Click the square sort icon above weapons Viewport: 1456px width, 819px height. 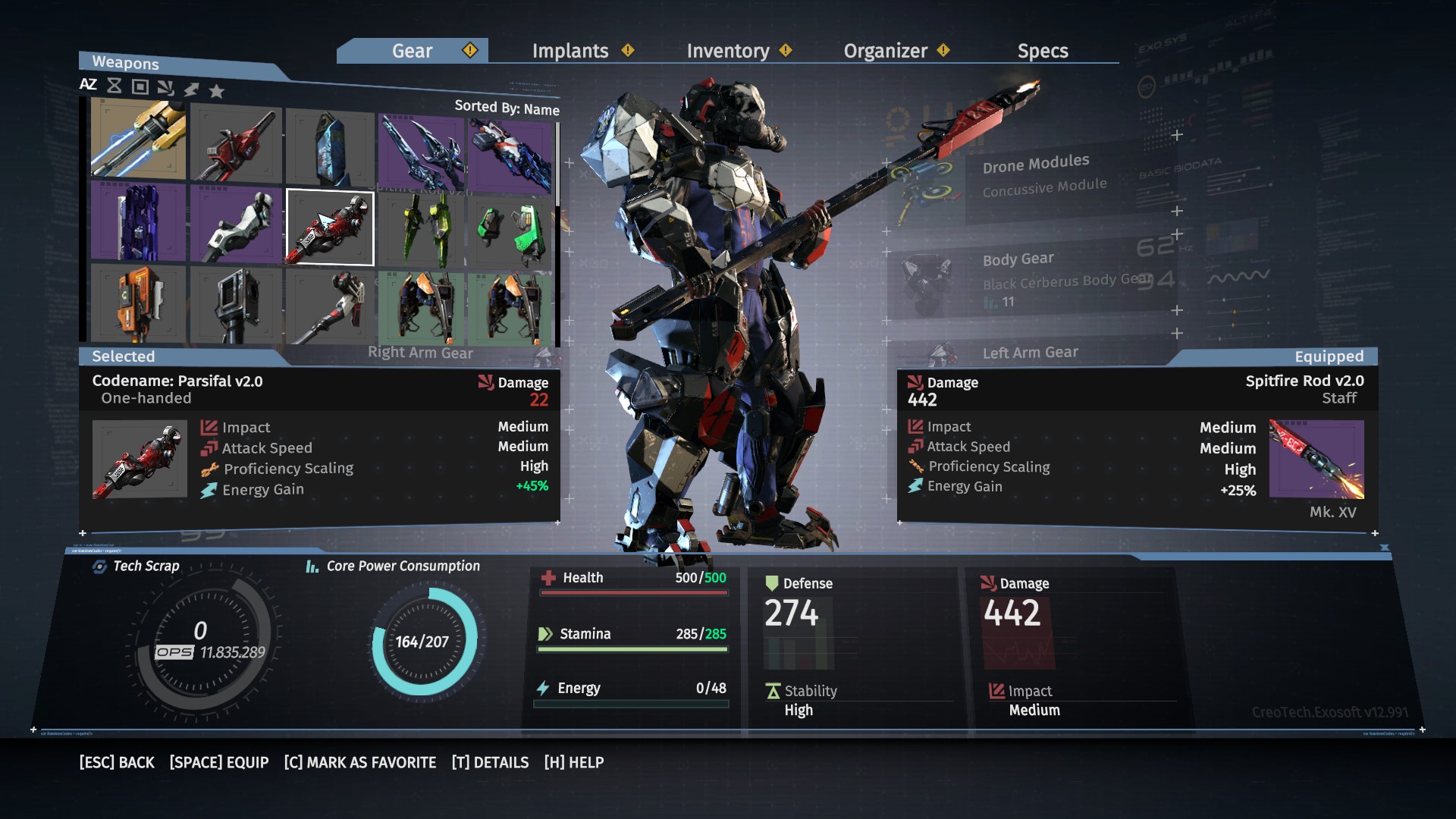coord(140,86)
